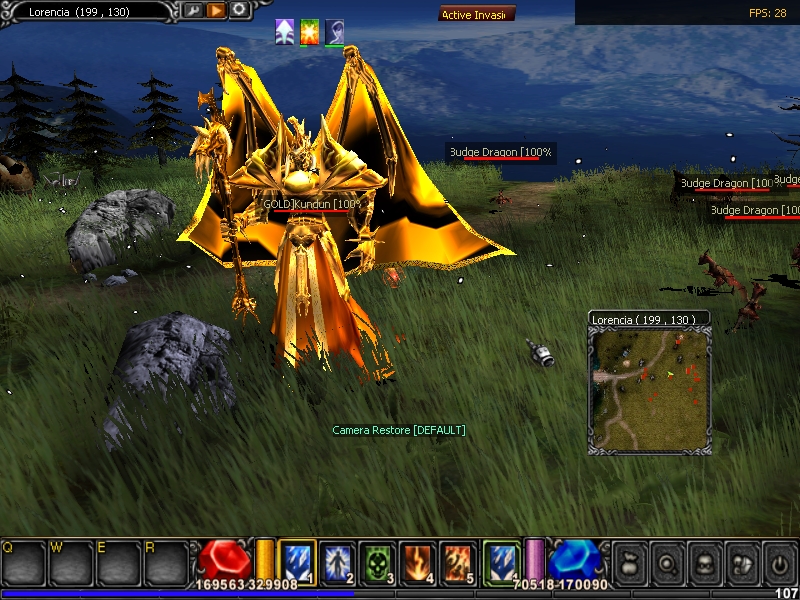Select the green skull skill

[x=377, y=562]
